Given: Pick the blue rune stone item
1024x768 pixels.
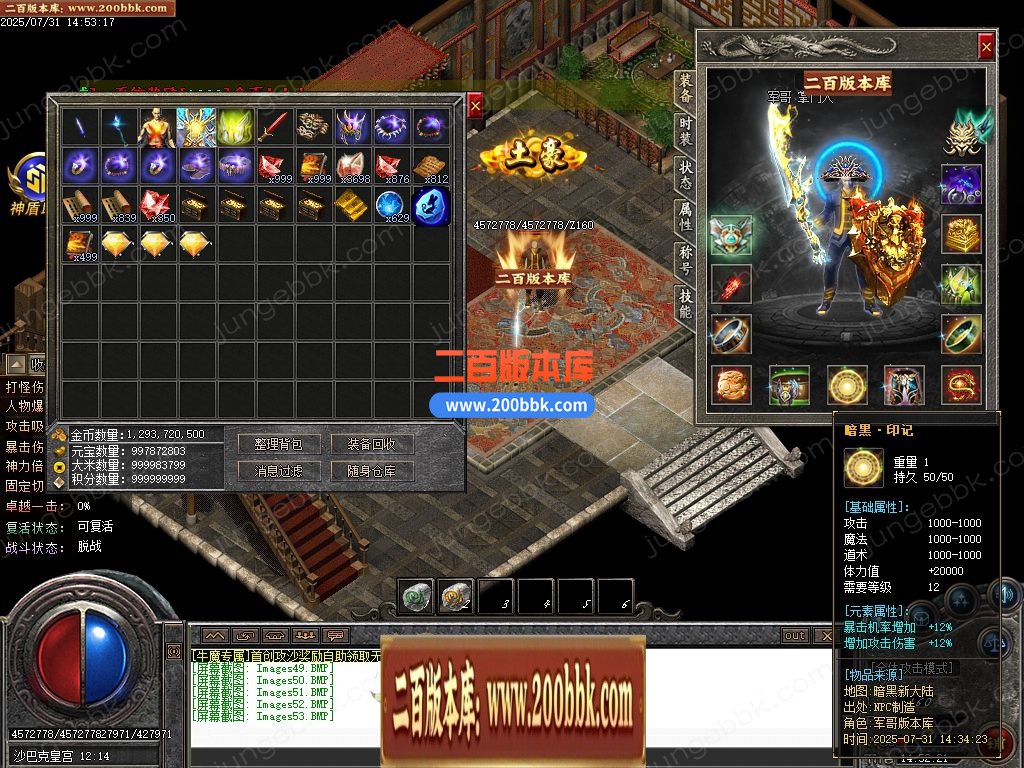Looking at the screenshot, I should 432,205.
